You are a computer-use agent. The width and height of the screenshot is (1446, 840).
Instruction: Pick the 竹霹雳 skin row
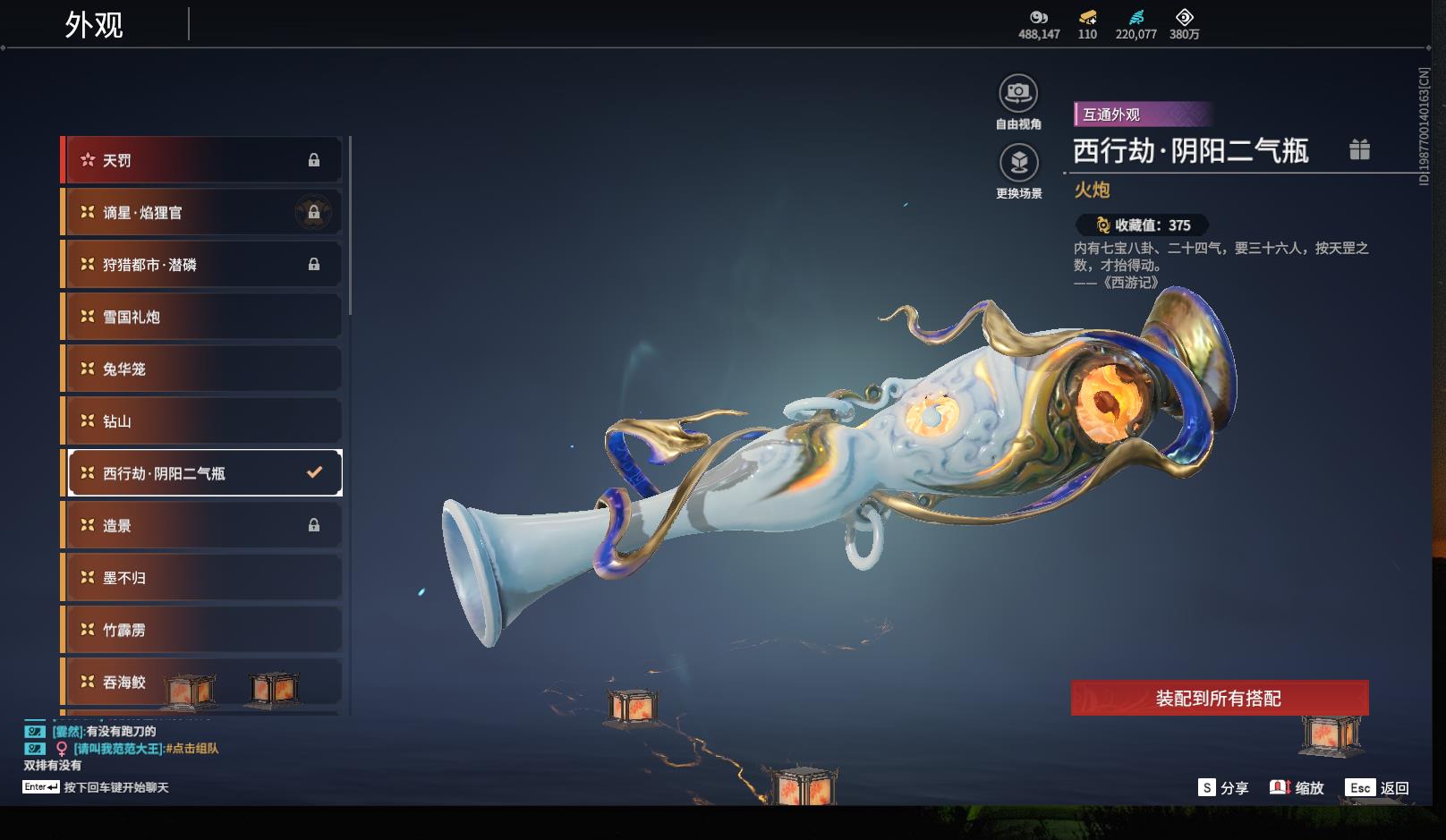(203, 630)
